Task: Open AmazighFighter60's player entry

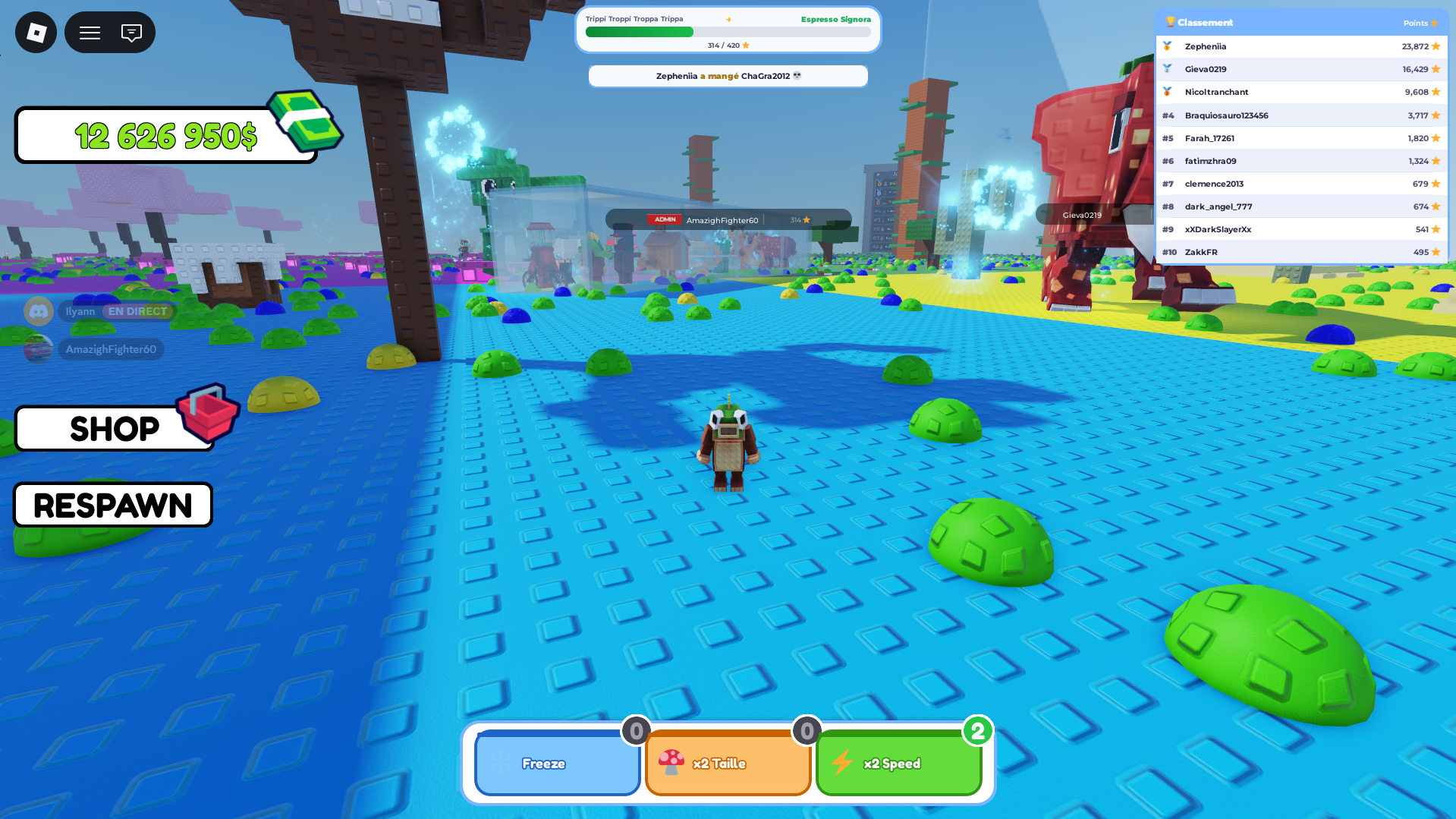Action: pos(111,349)
